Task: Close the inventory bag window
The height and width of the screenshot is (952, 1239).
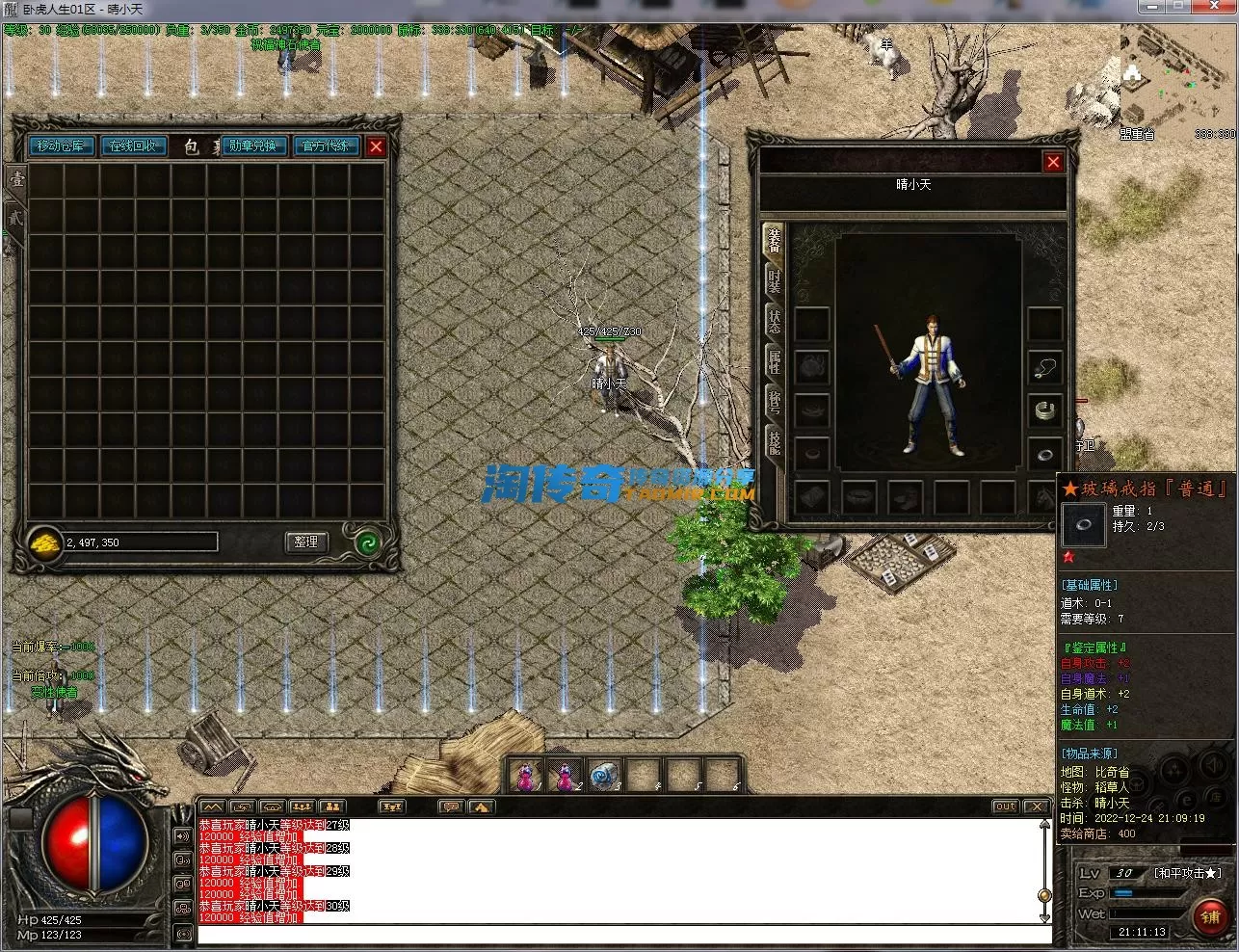Action: point(376,146)
